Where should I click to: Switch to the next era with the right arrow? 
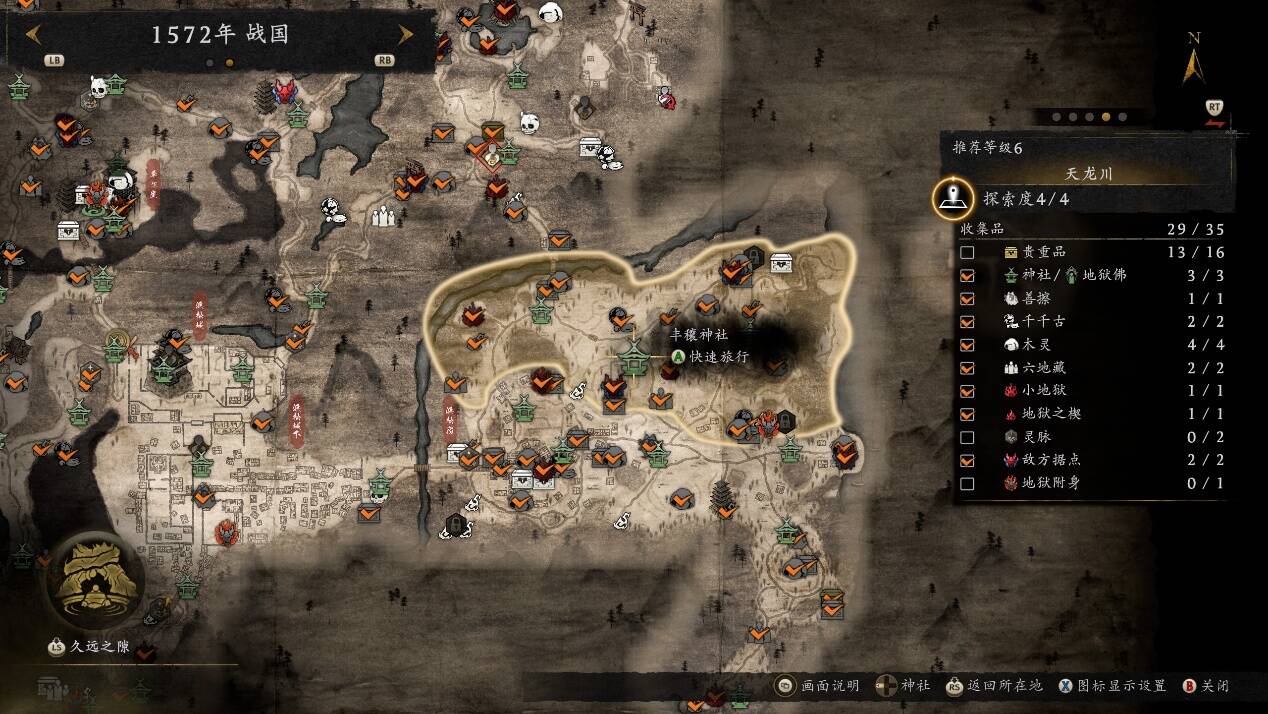click(x=406, y=34)
